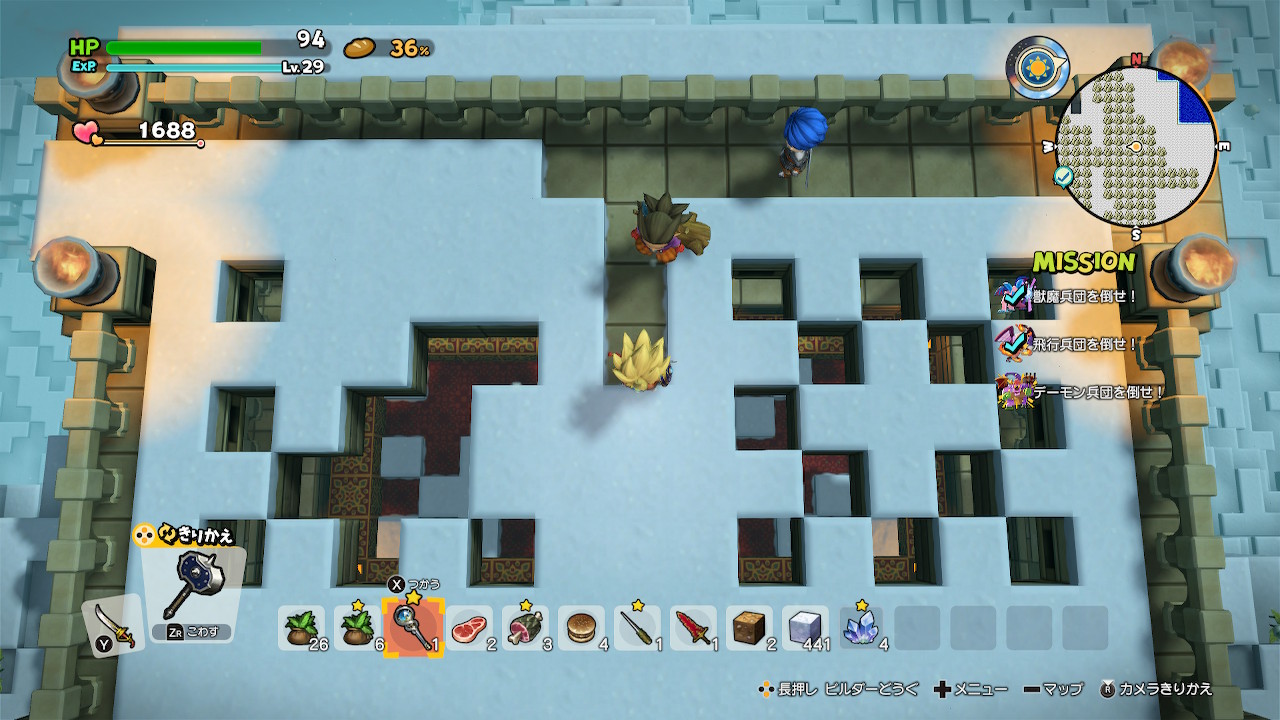1280x720 pixels.
Task: Select the raw steak hotbar slot
Action: coord(470,629)
